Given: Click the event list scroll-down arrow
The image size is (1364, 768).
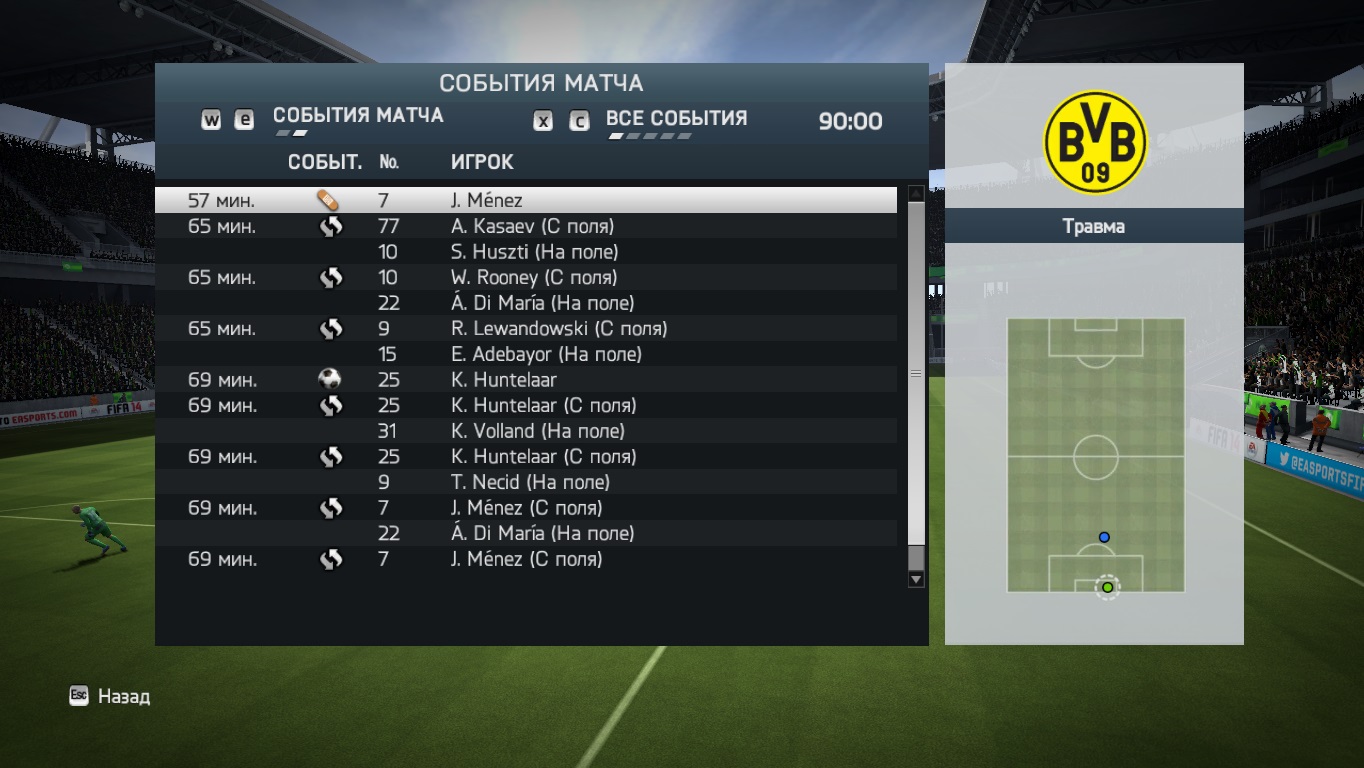Looking at the screenshot, I should pyautogui.click(x=915, y=579).
